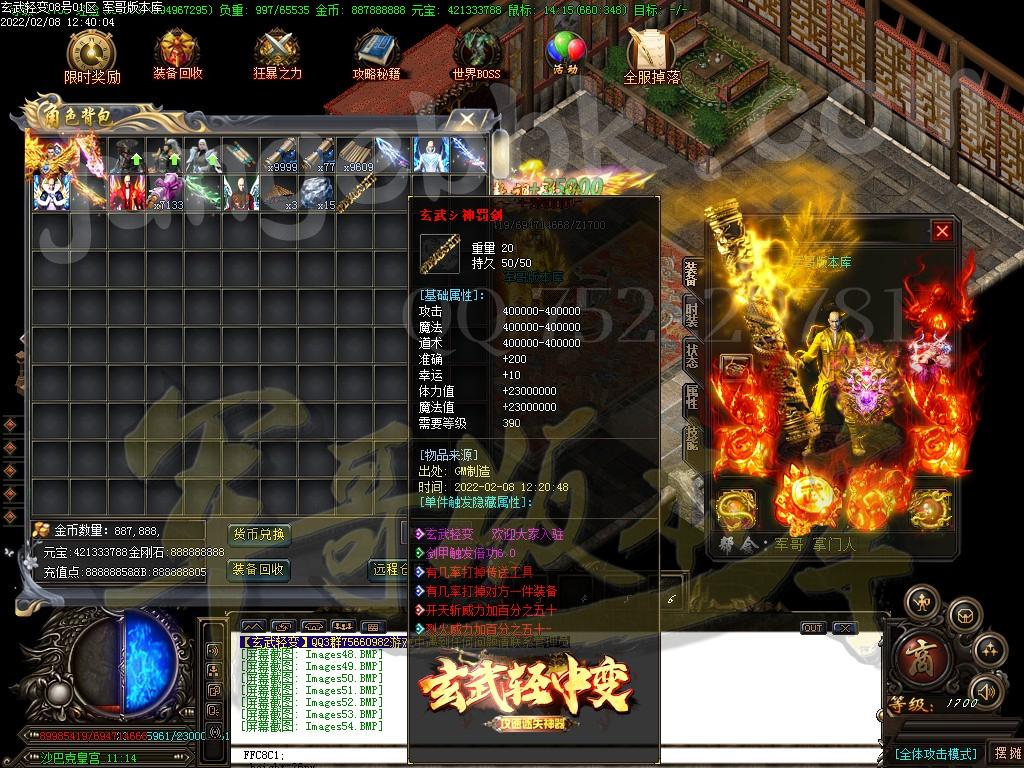Open the 全服掉落 drop list scroll
Screen dimensions: 1024x768
pos(651,55)
